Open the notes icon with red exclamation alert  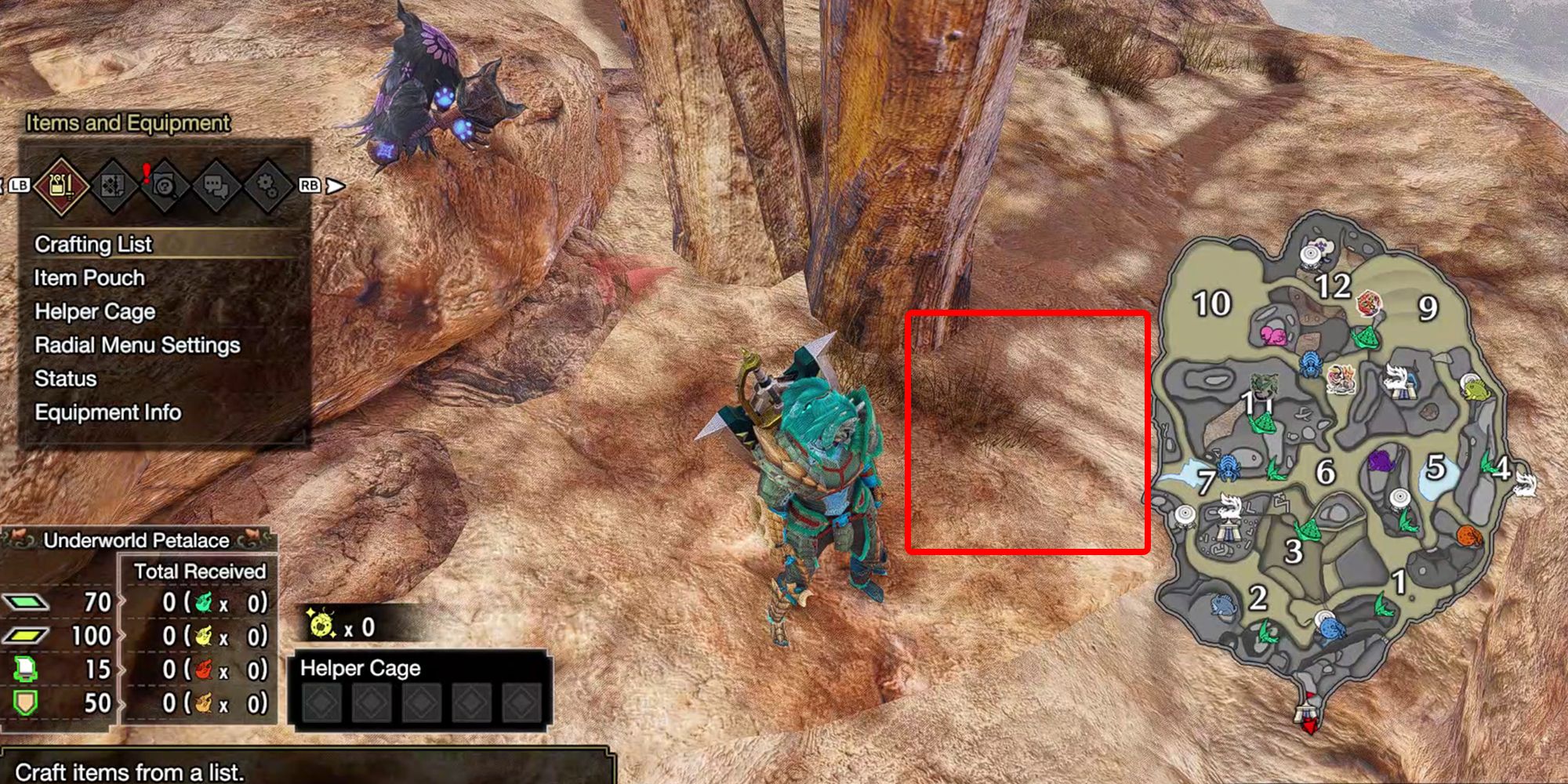(x=165, y=186)
